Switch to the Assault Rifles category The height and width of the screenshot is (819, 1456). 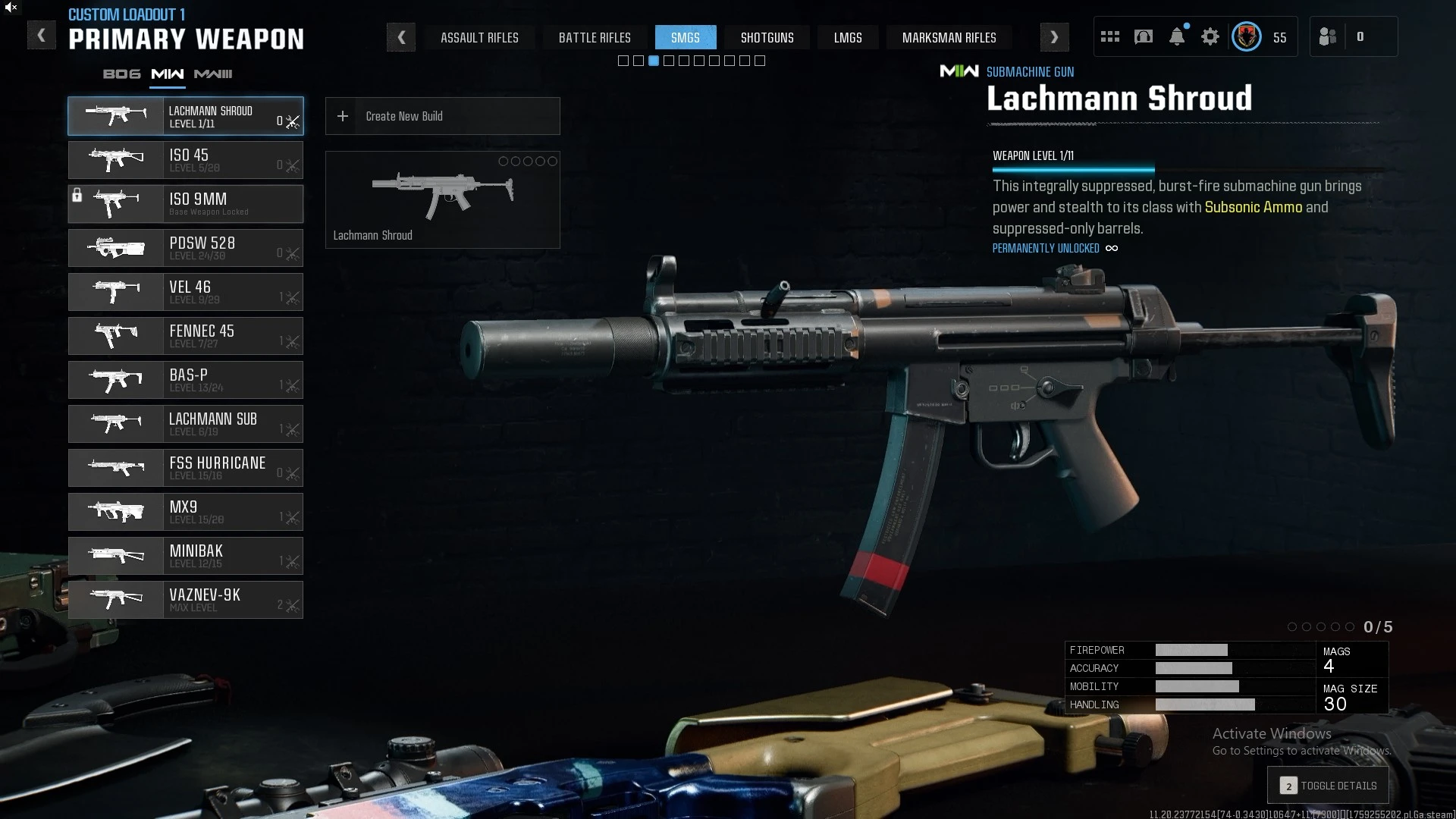click(x=479, y=37)
